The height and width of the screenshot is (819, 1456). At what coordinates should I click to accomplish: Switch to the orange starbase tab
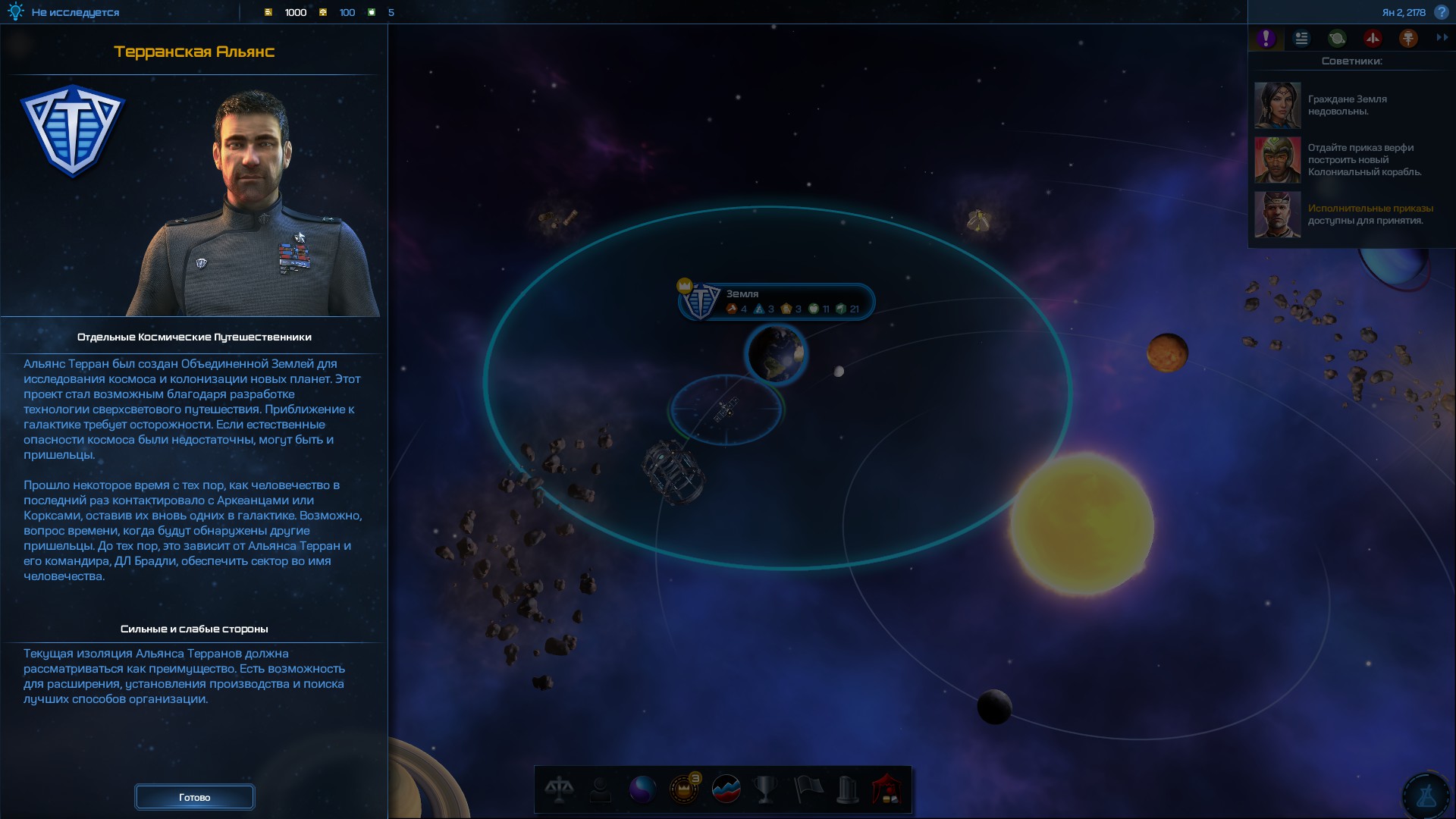click(x=1408, y=39)
